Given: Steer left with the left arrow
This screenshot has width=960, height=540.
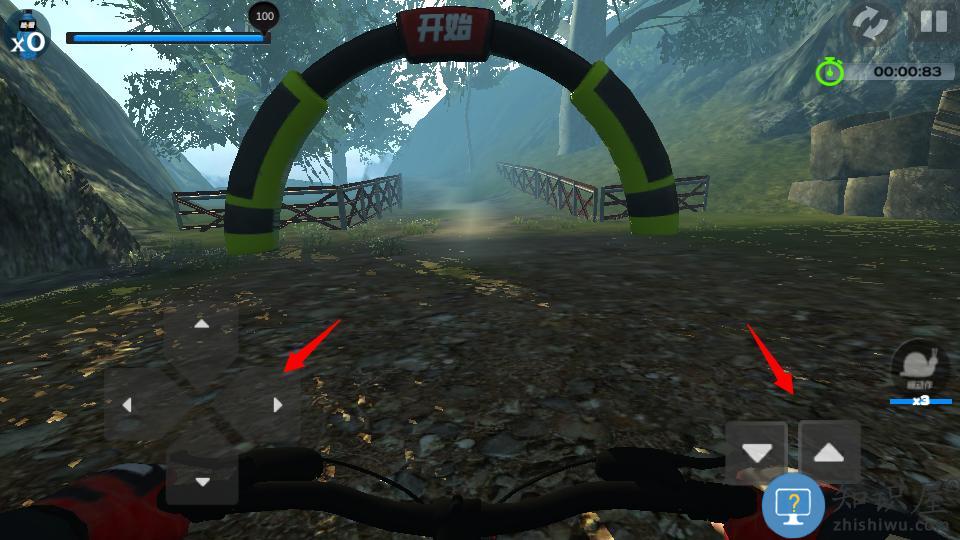Looking at the screenshot, I should pyautogui.click(x=127, y=405).
